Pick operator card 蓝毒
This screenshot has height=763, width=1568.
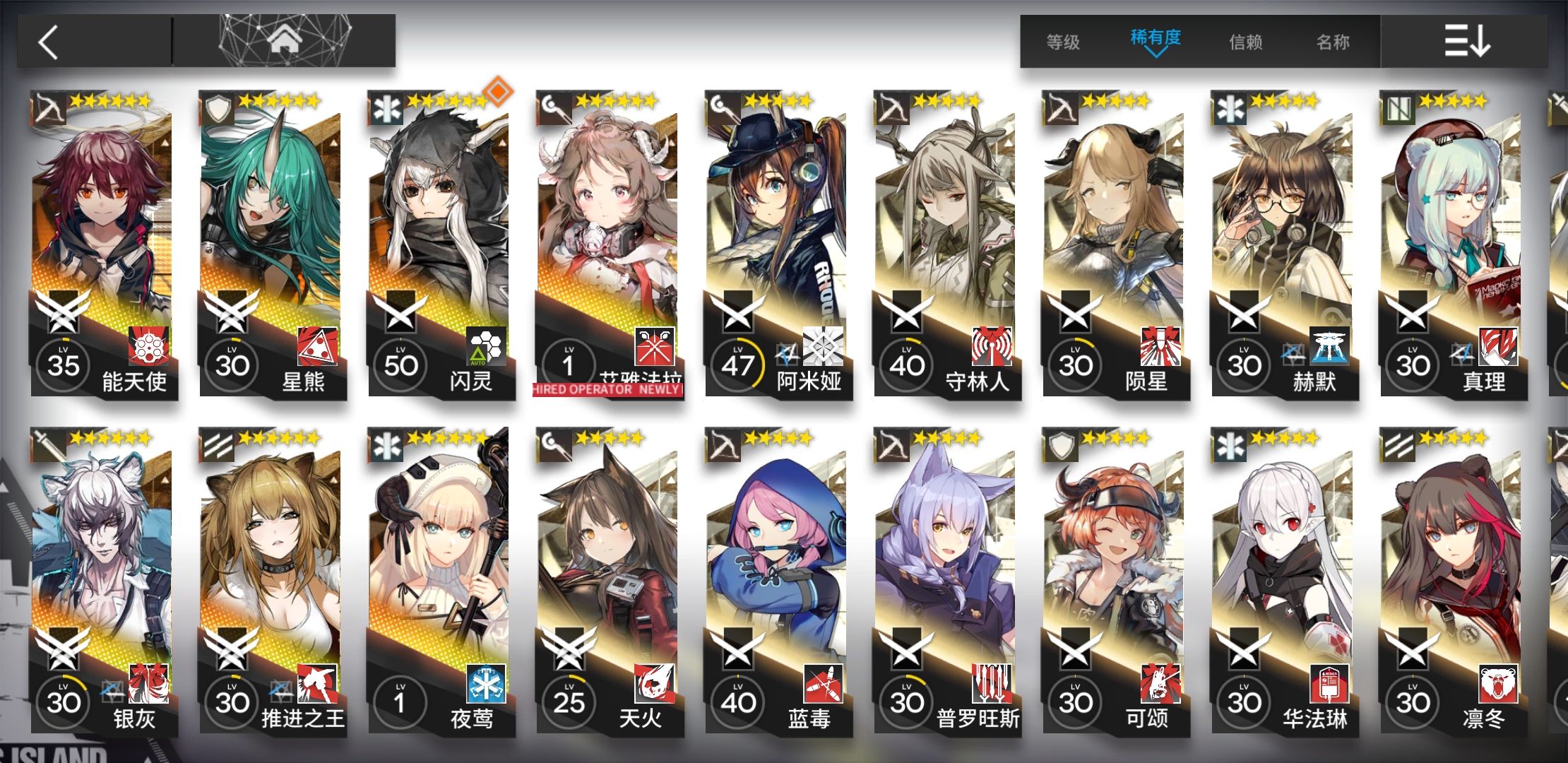(777, 581)
